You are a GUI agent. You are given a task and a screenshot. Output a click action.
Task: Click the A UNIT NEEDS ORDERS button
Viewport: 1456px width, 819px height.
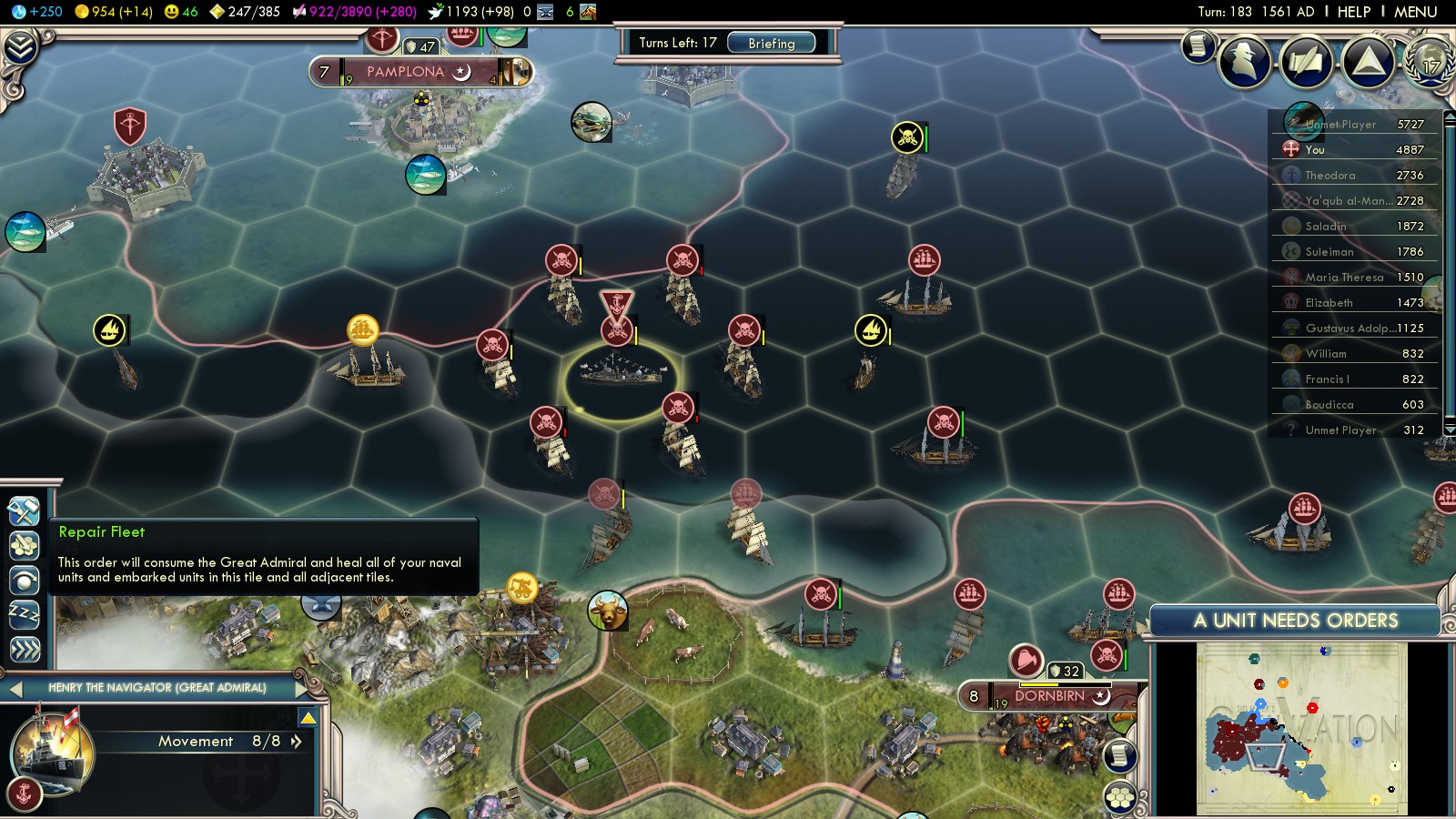1295,621
